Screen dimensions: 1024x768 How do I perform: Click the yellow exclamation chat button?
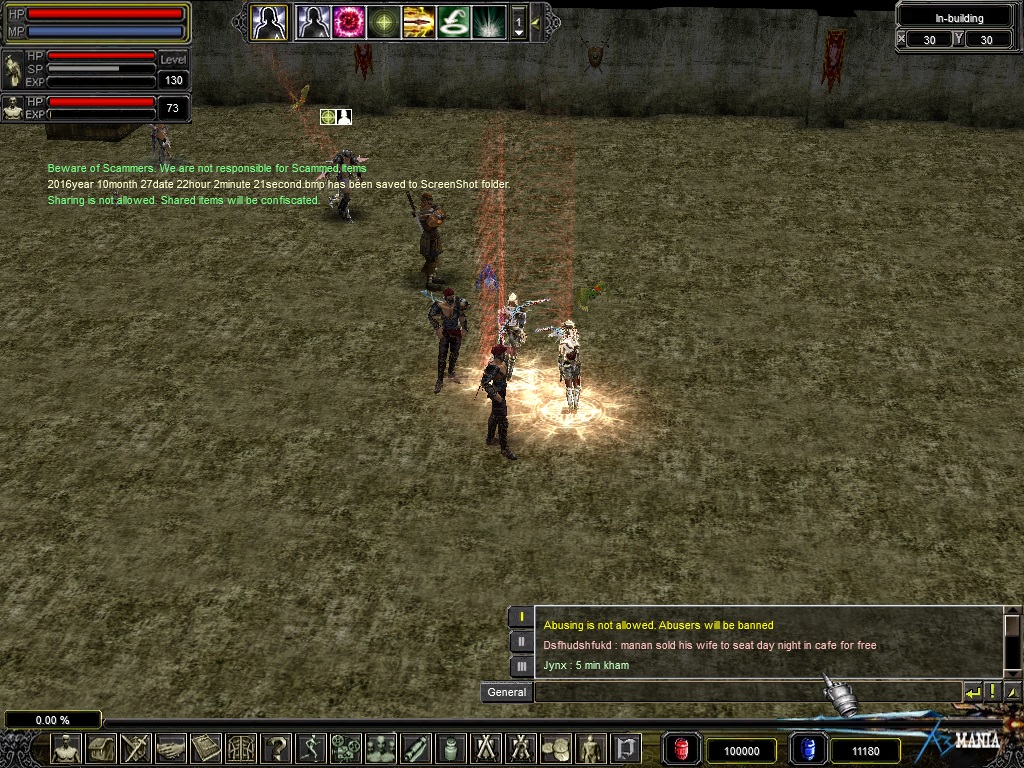[992, 692]
